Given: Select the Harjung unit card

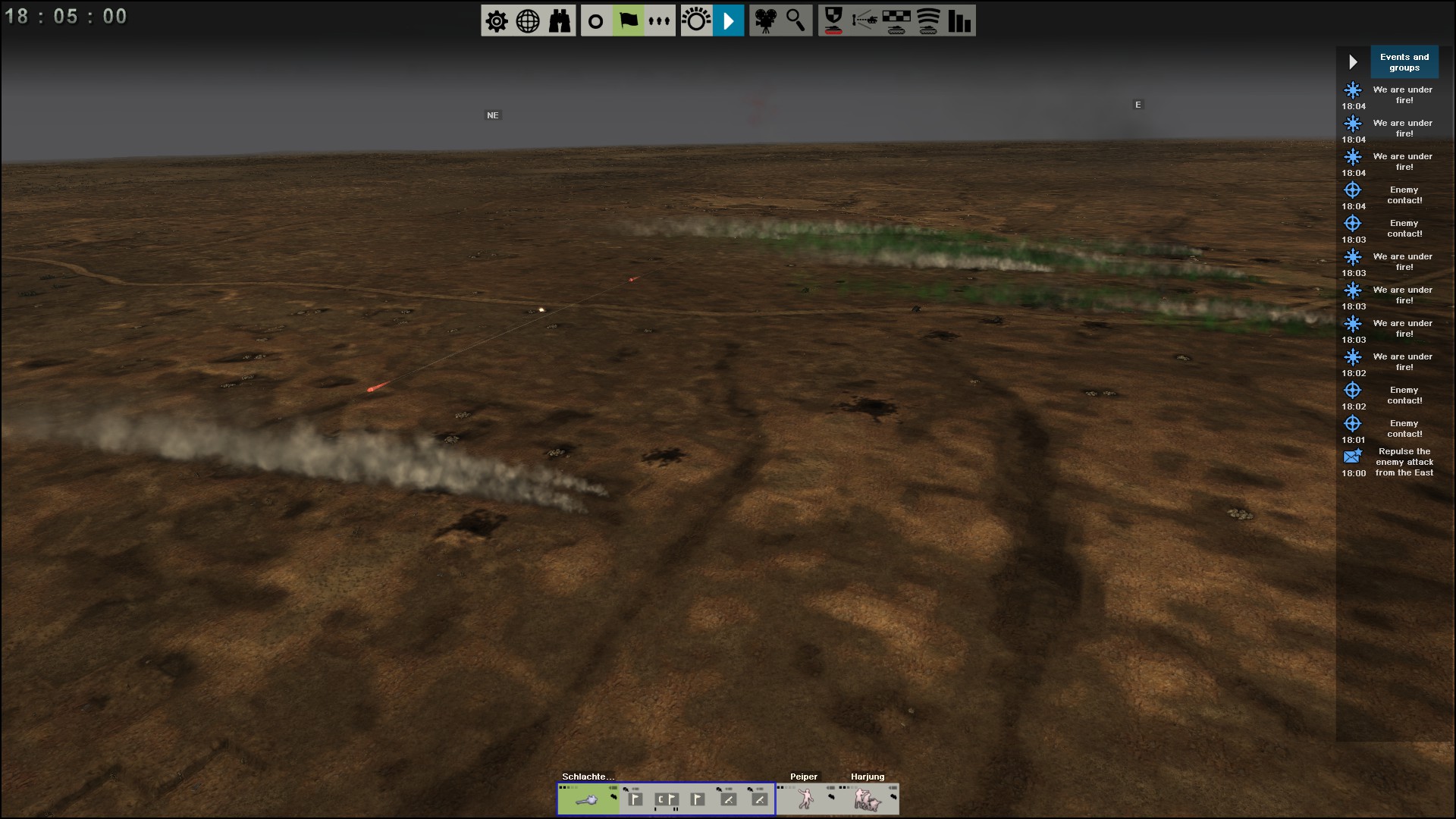Looking at the screenshot, I should (868, 799).
